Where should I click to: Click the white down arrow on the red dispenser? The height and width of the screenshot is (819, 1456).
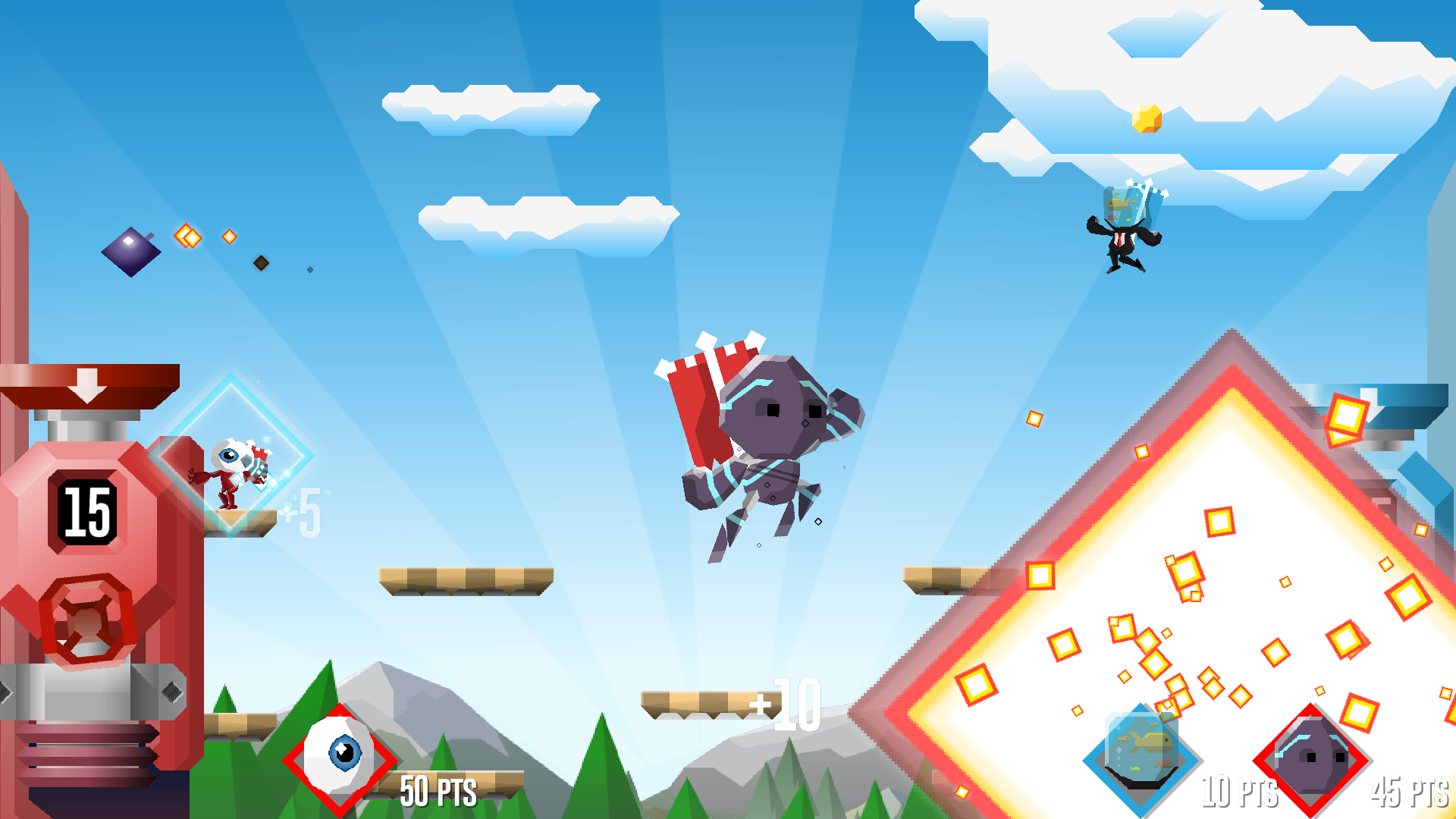87,387
